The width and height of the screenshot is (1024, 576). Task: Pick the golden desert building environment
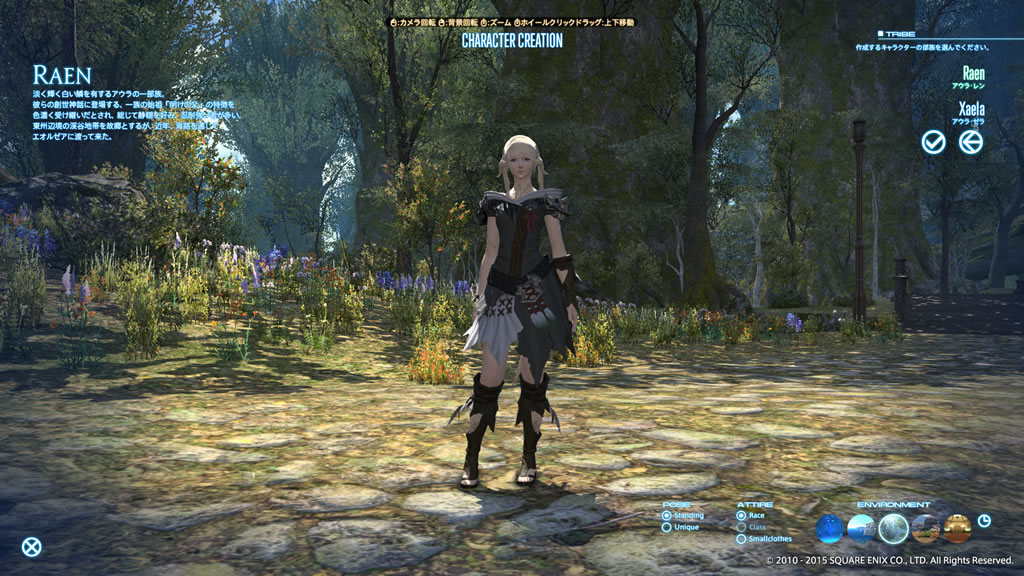pos(957,528)
